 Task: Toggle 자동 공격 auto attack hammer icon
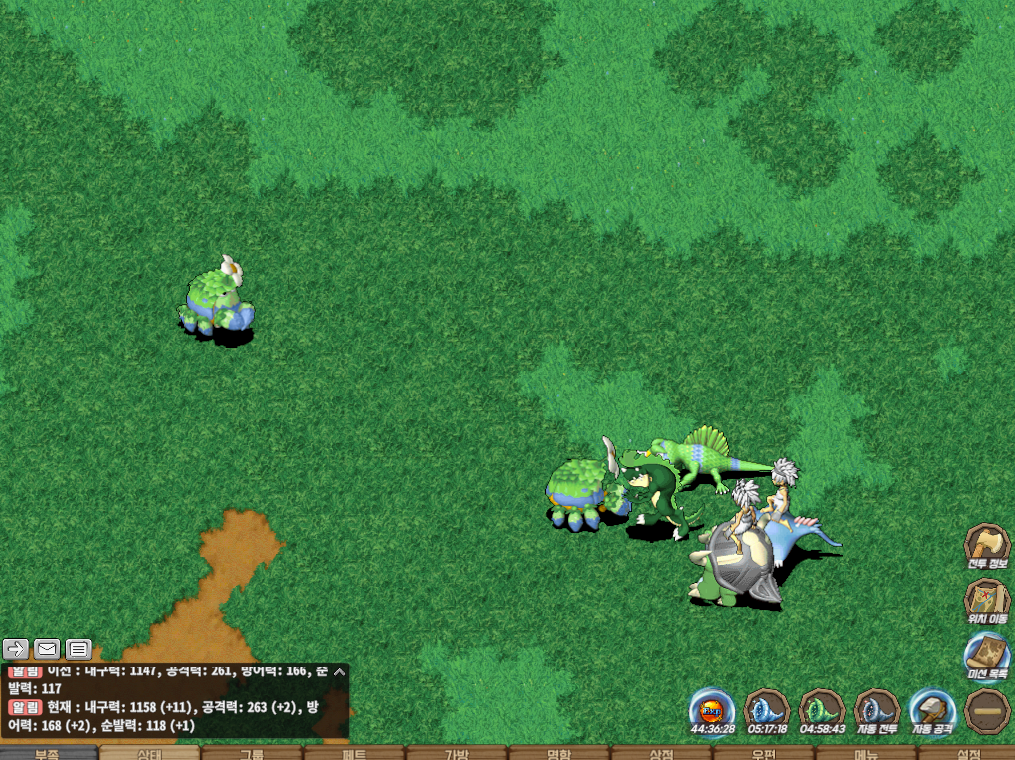click(932, 711)
